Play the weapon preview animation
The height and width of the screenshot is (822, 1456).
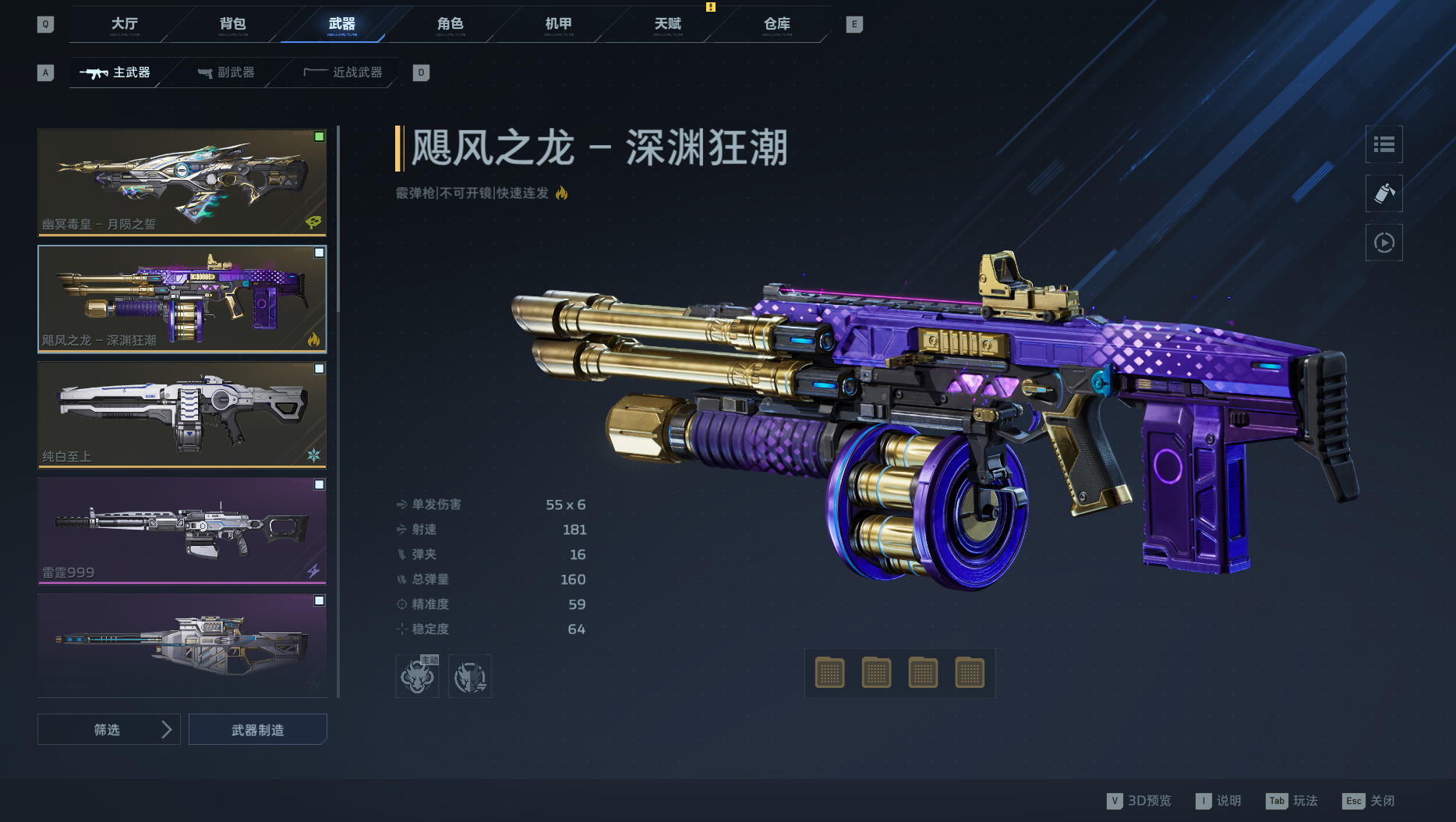[x=1384, y=243]
